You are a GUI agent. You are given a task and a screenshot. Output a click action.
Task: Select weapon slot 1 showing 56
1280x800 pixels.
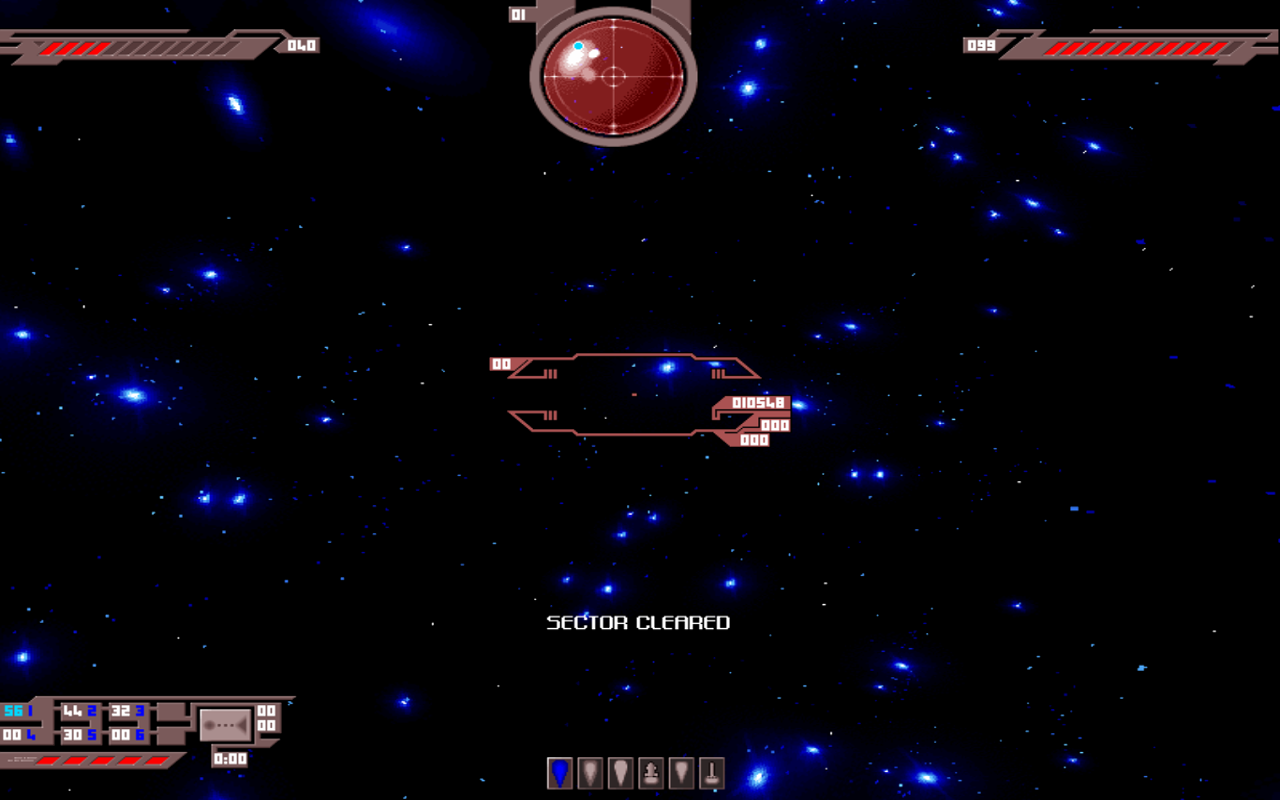(18, 711)
